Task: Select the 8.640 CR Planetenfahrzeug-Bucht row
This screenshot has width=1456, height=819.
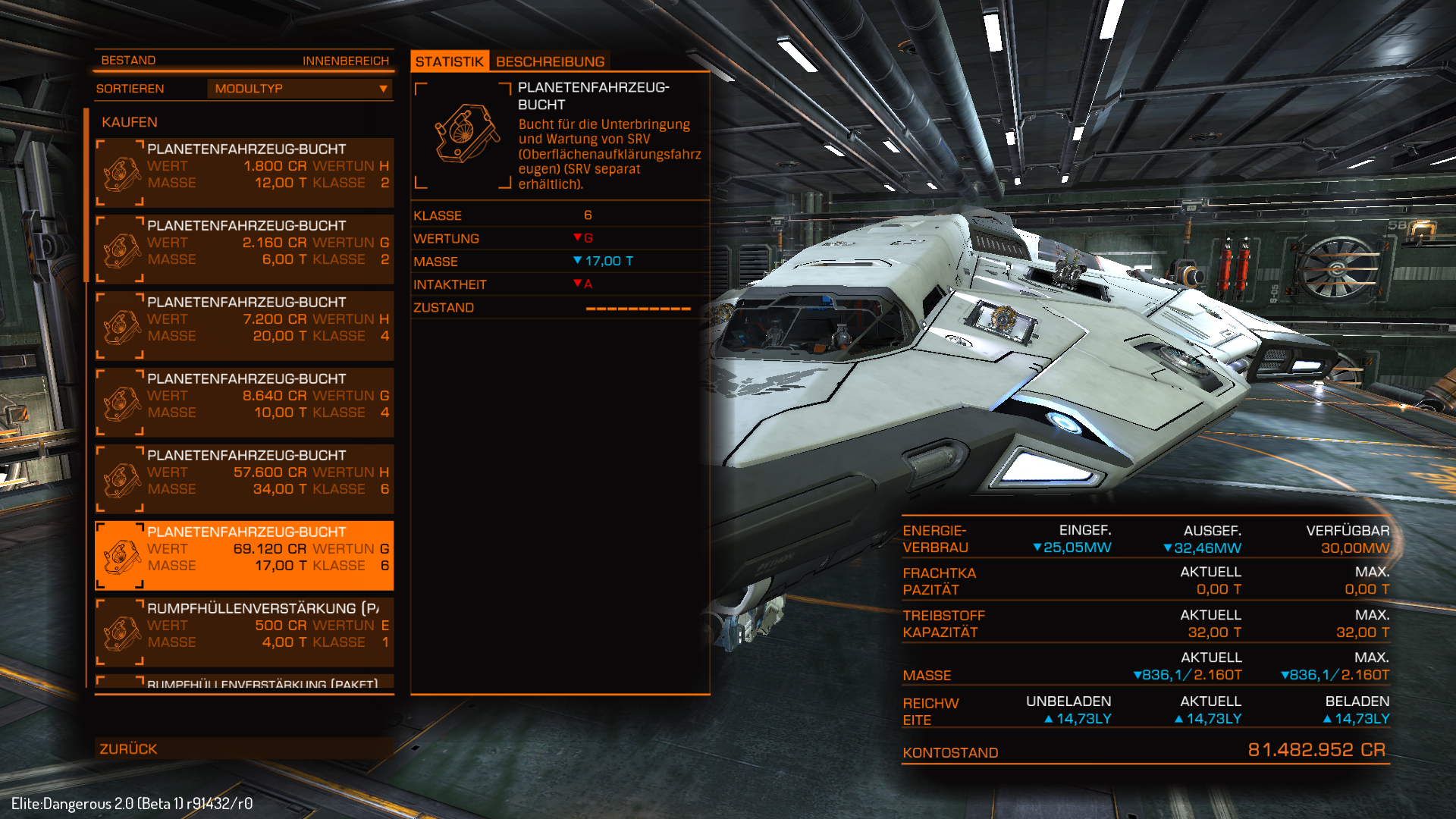Action: 244,403
